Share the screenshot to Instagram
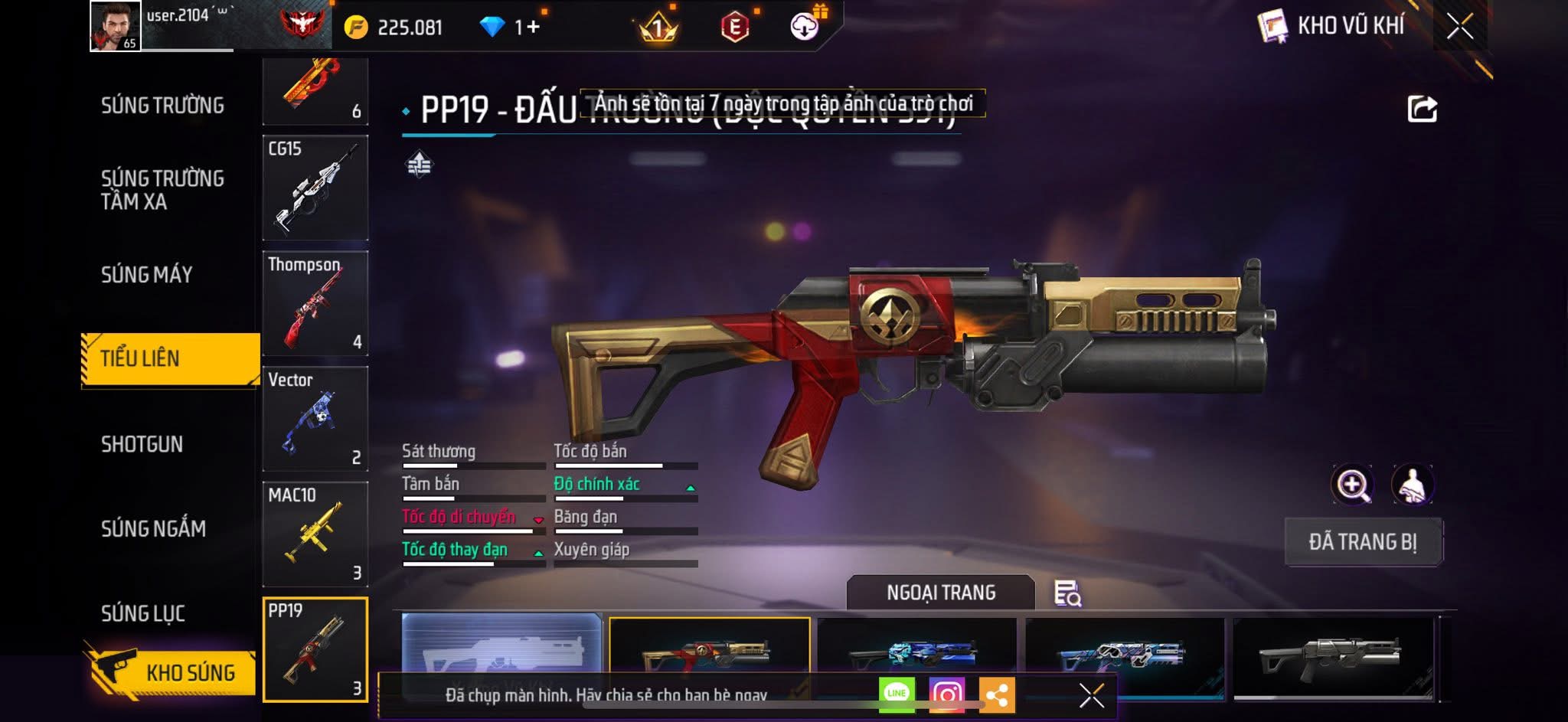The image size is (1568, 722). coord(947,694)
